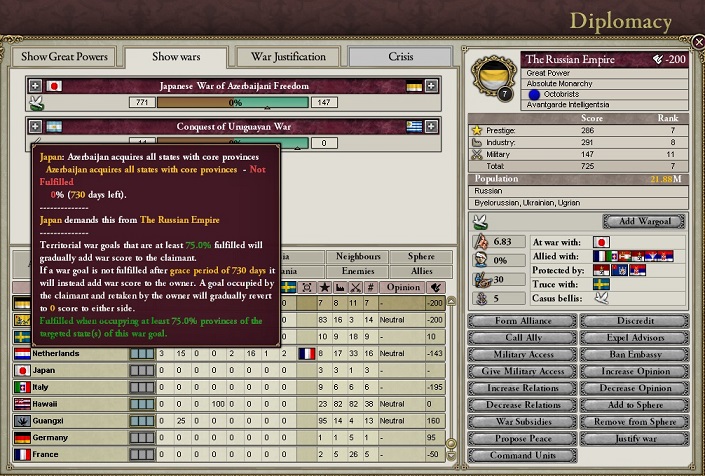Select Decrease Relations action
705x476 pixels.
tap(524, 405)
